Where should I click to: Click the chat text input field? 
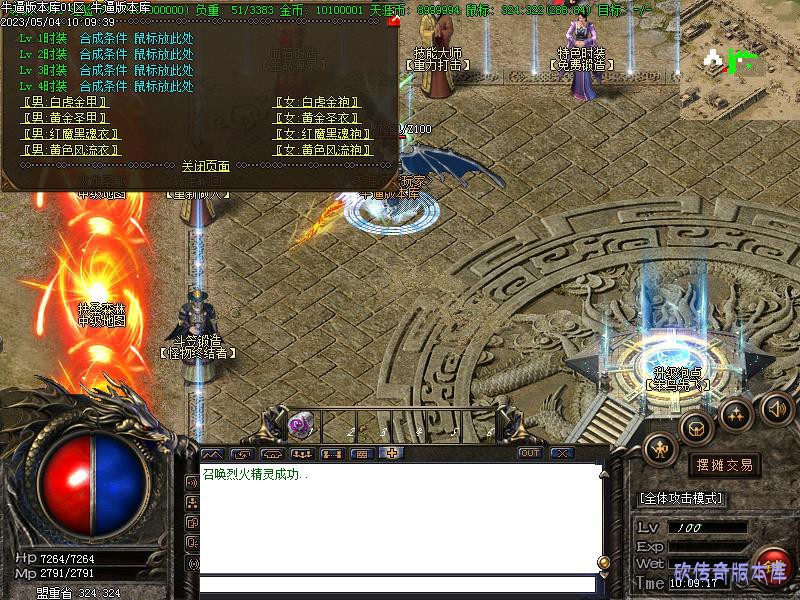400,584
